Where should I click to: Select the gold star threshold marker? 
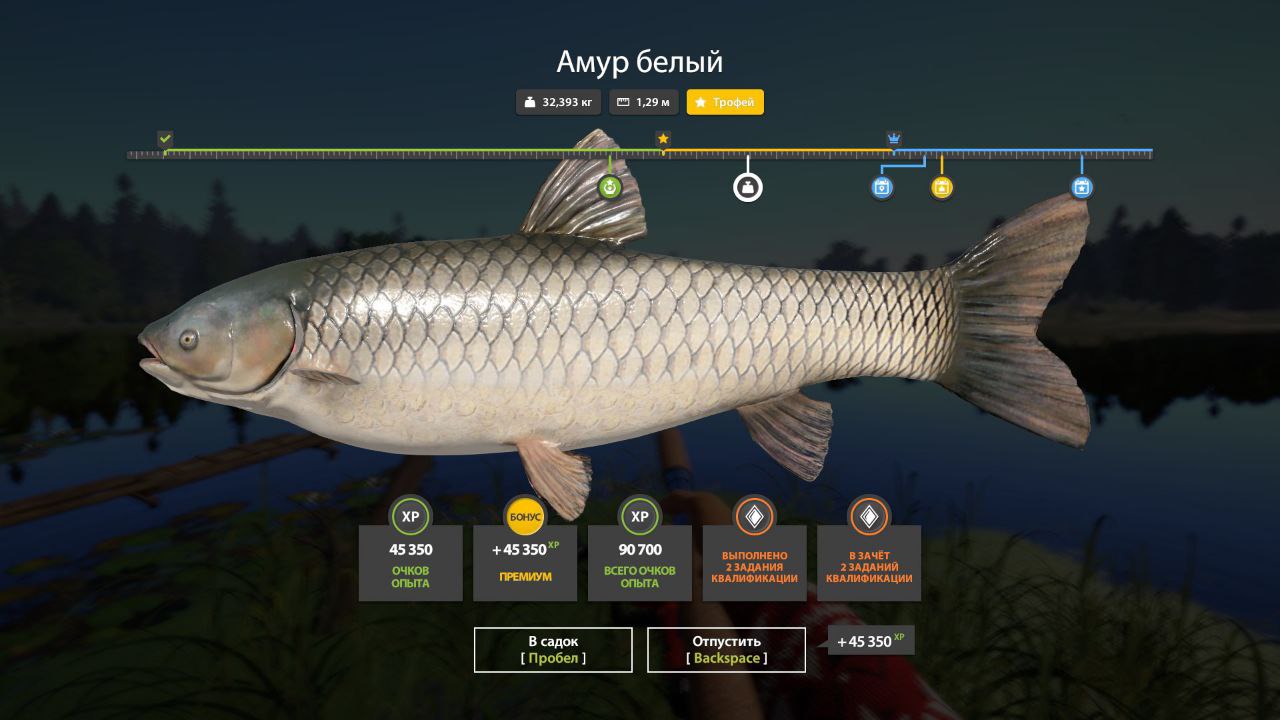pyautogui.click(x=663, y=138)
